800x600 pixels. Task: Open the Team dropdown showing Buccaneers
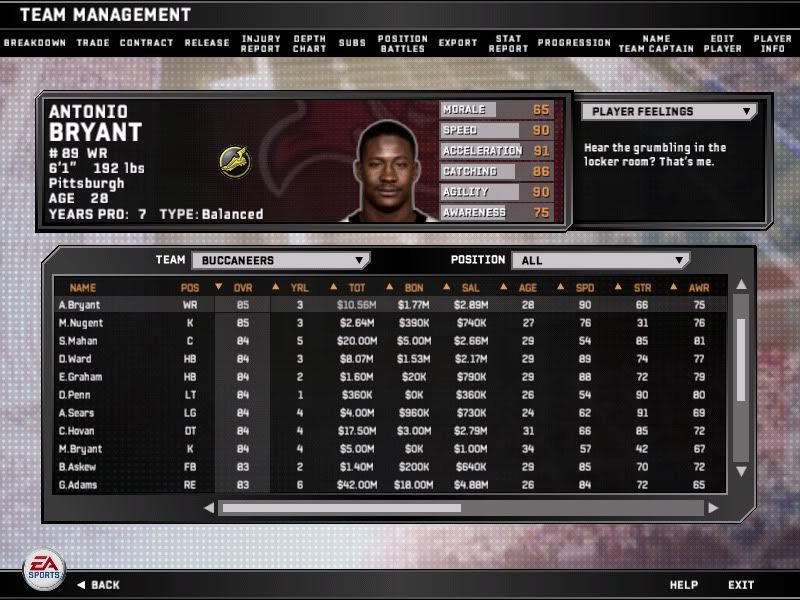pos(280,260)
